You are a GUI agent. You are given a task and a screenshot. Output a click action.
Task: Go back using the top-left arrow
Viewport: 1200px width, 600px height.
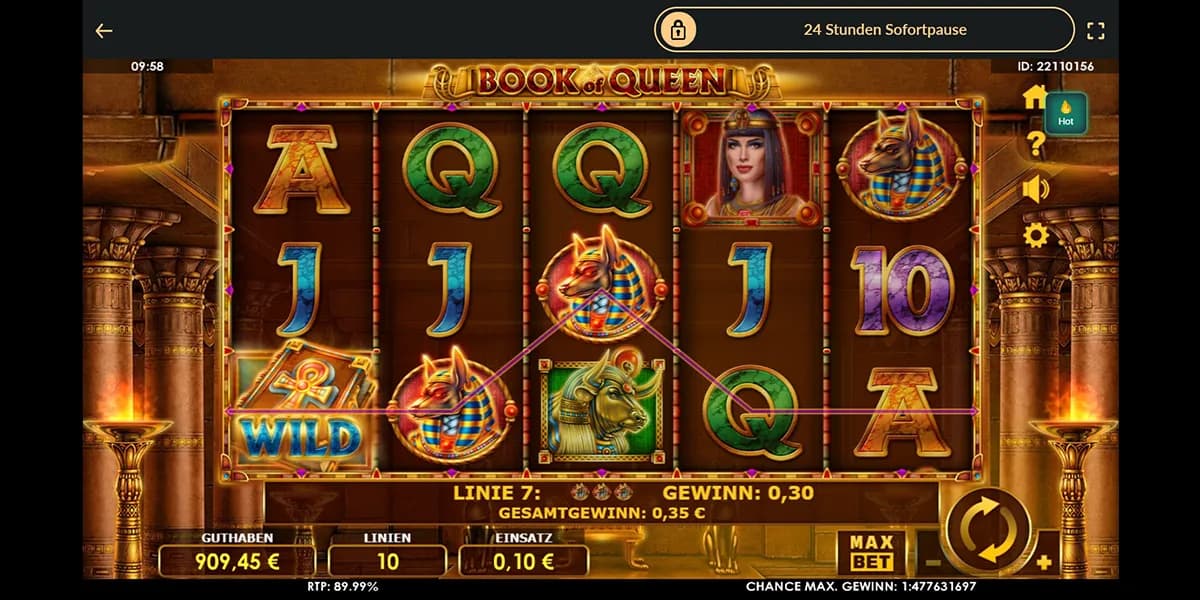104,31
